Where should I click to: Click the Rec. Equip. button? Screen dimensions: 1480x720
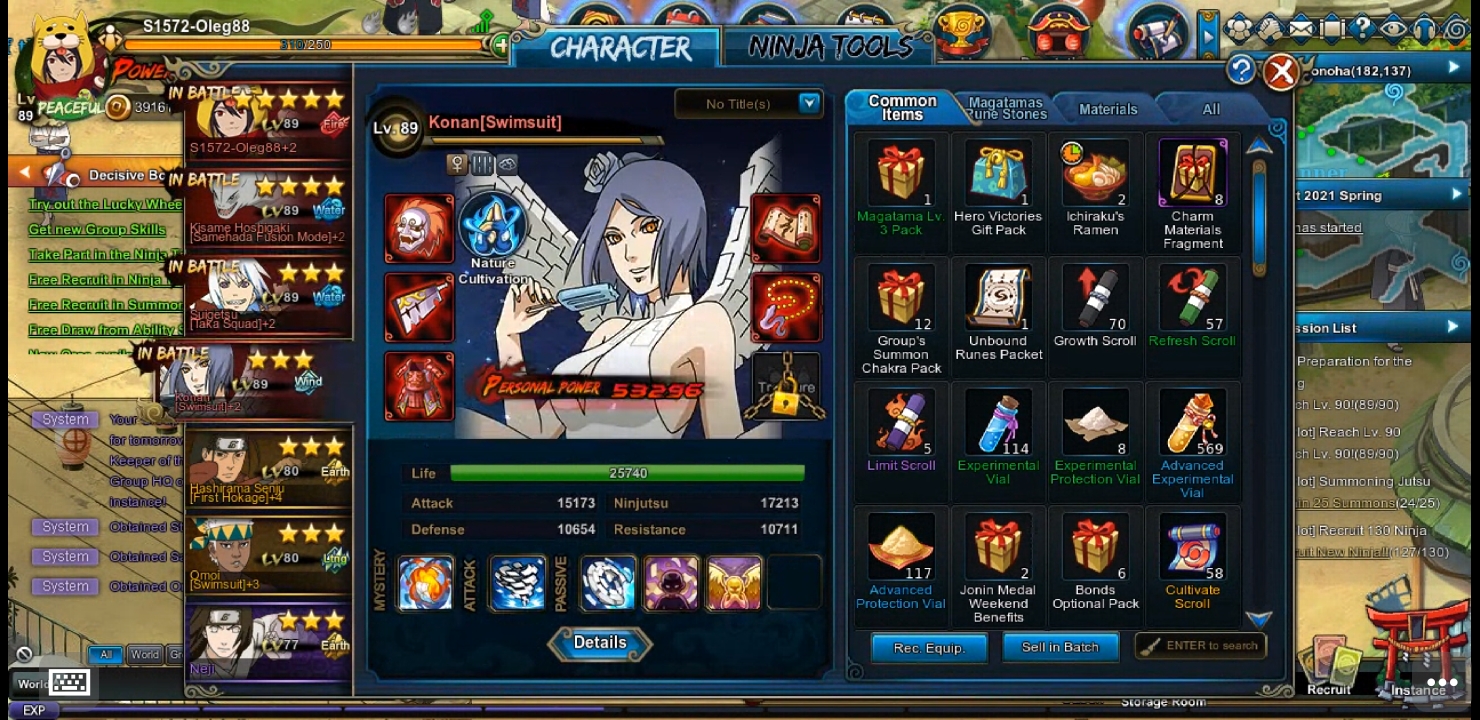(929, 648)
